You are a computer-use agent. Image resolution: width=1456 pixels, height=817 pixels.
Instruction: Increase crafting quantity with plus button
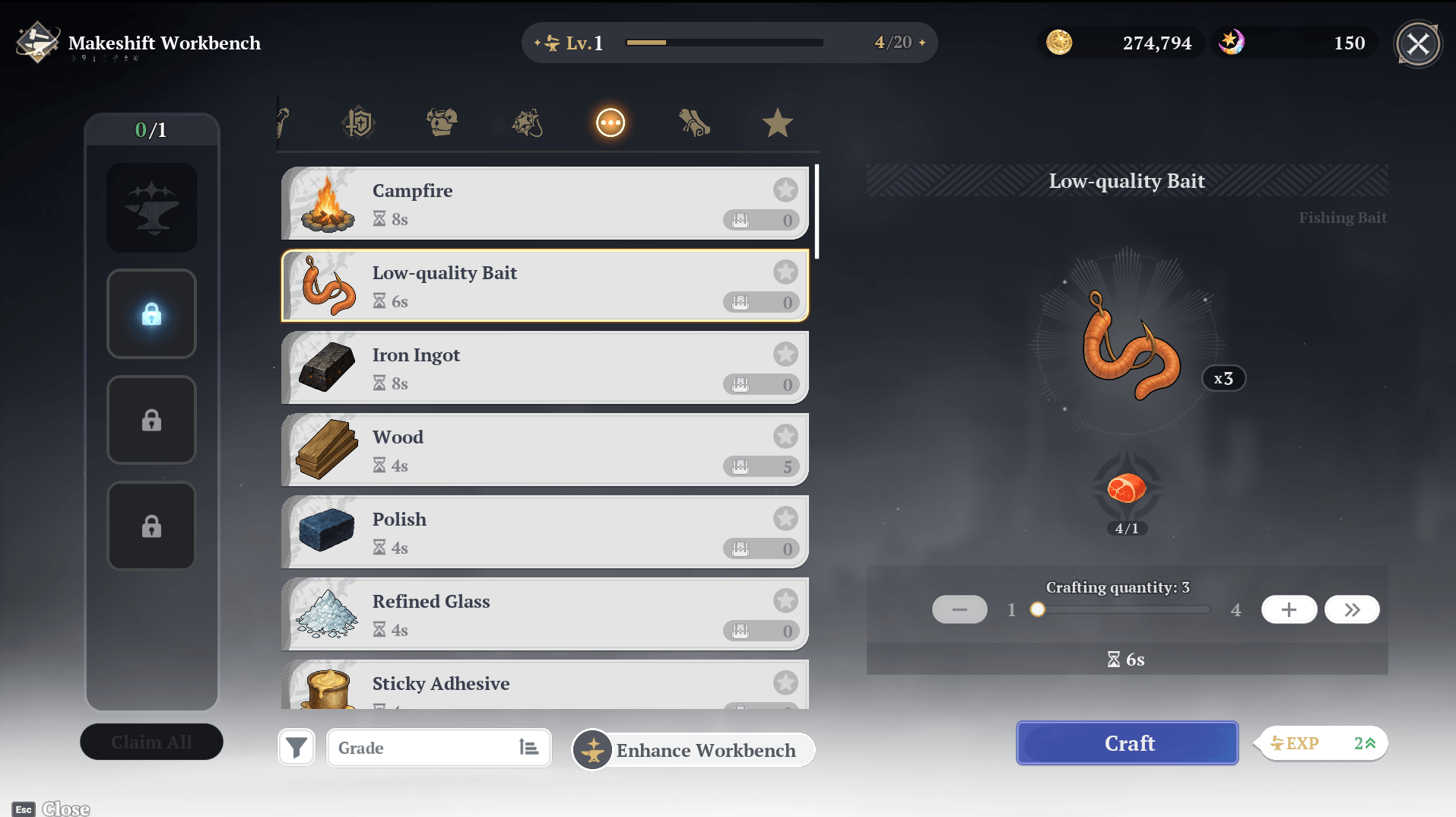click(1289, 609)
